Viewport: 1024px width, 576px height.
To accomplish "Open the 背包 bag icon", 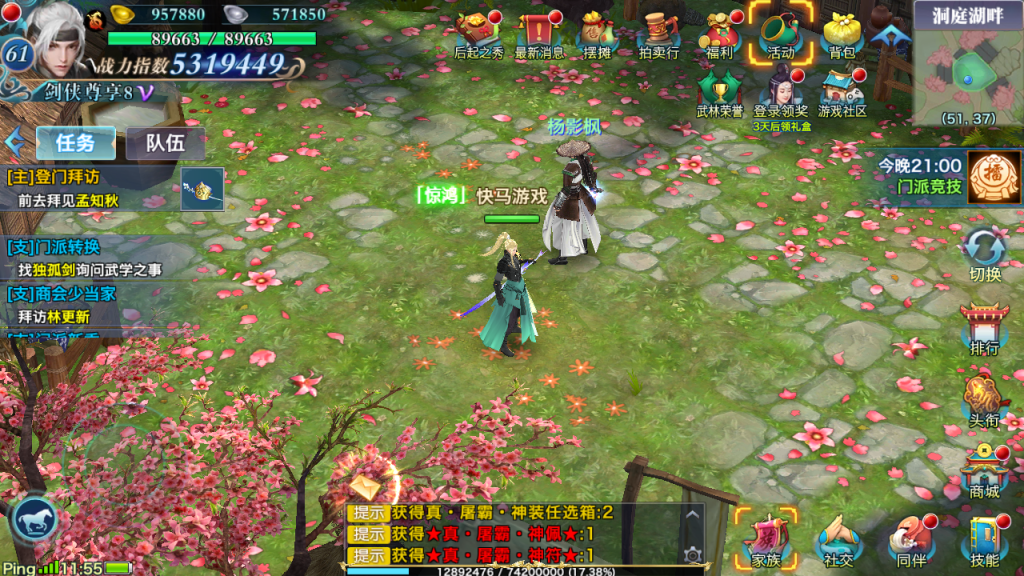I will pyautogui.click(x=843, y=33).
